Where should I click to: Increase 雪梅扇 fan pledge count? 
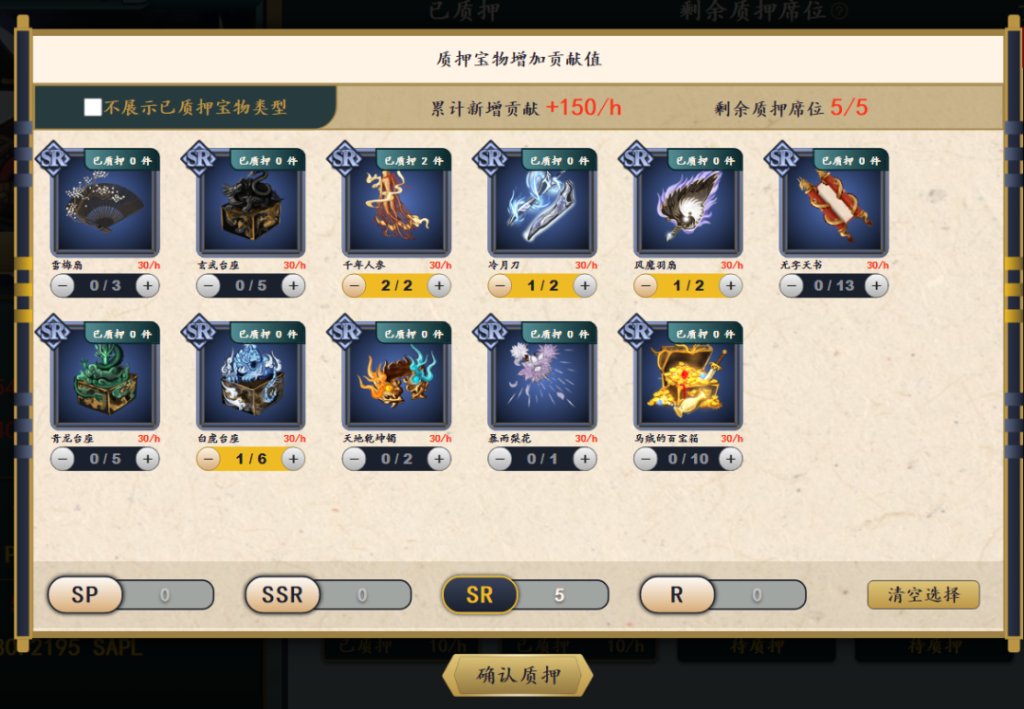[x=147, y=286]
